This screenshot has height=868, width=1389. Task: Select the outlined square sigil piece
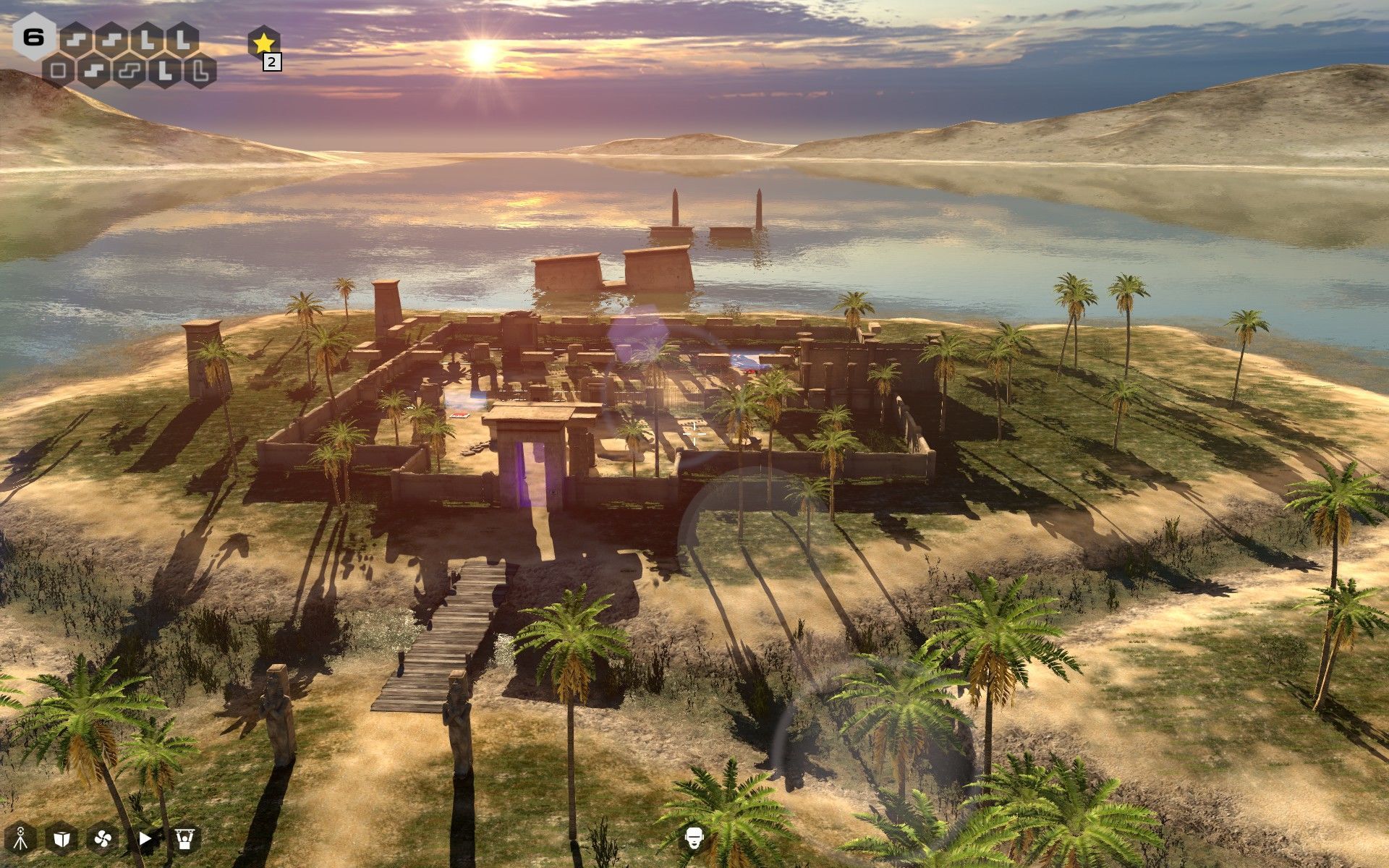pyautogui.click(x=59, y=71)
